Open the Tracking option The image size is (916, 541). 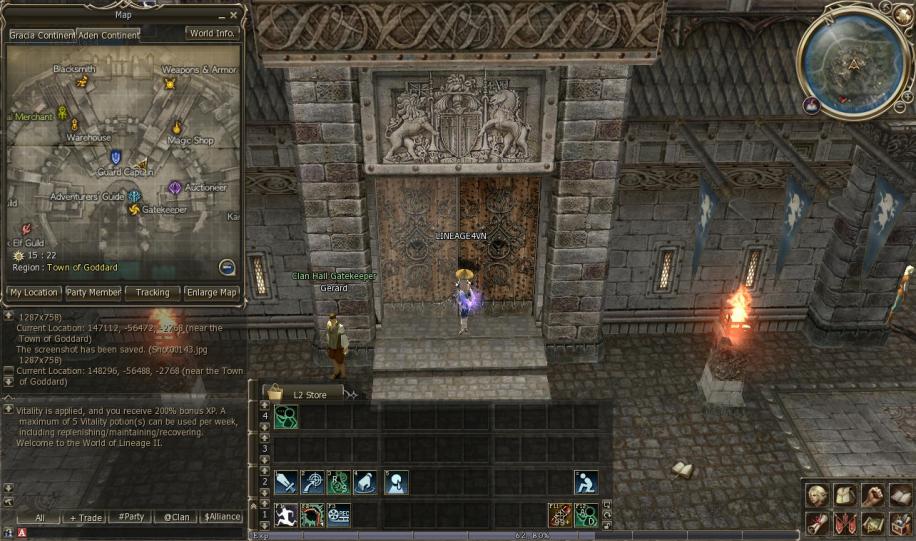click(153, 293)
